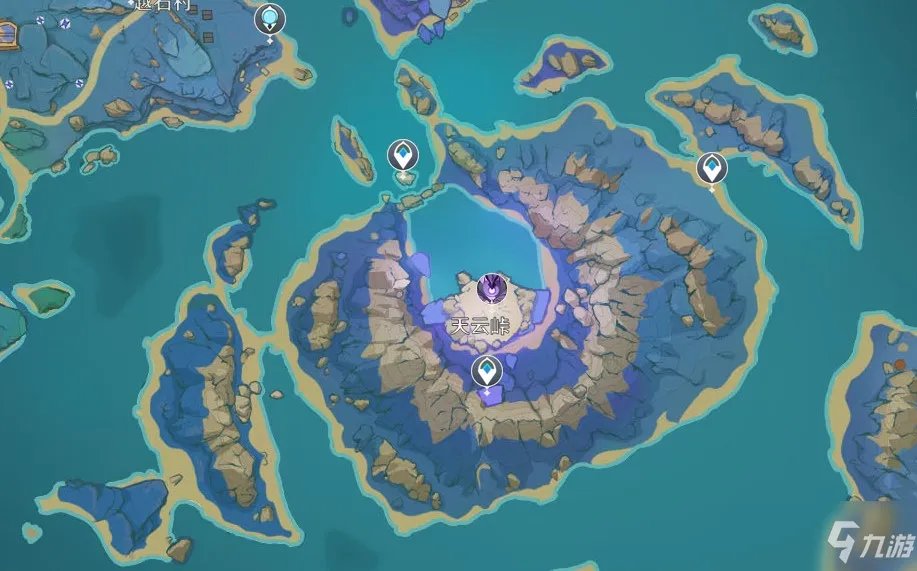Select the waypoint on the crater island's northeast shore
917x571 pixels.
click(x=711, y=168)
